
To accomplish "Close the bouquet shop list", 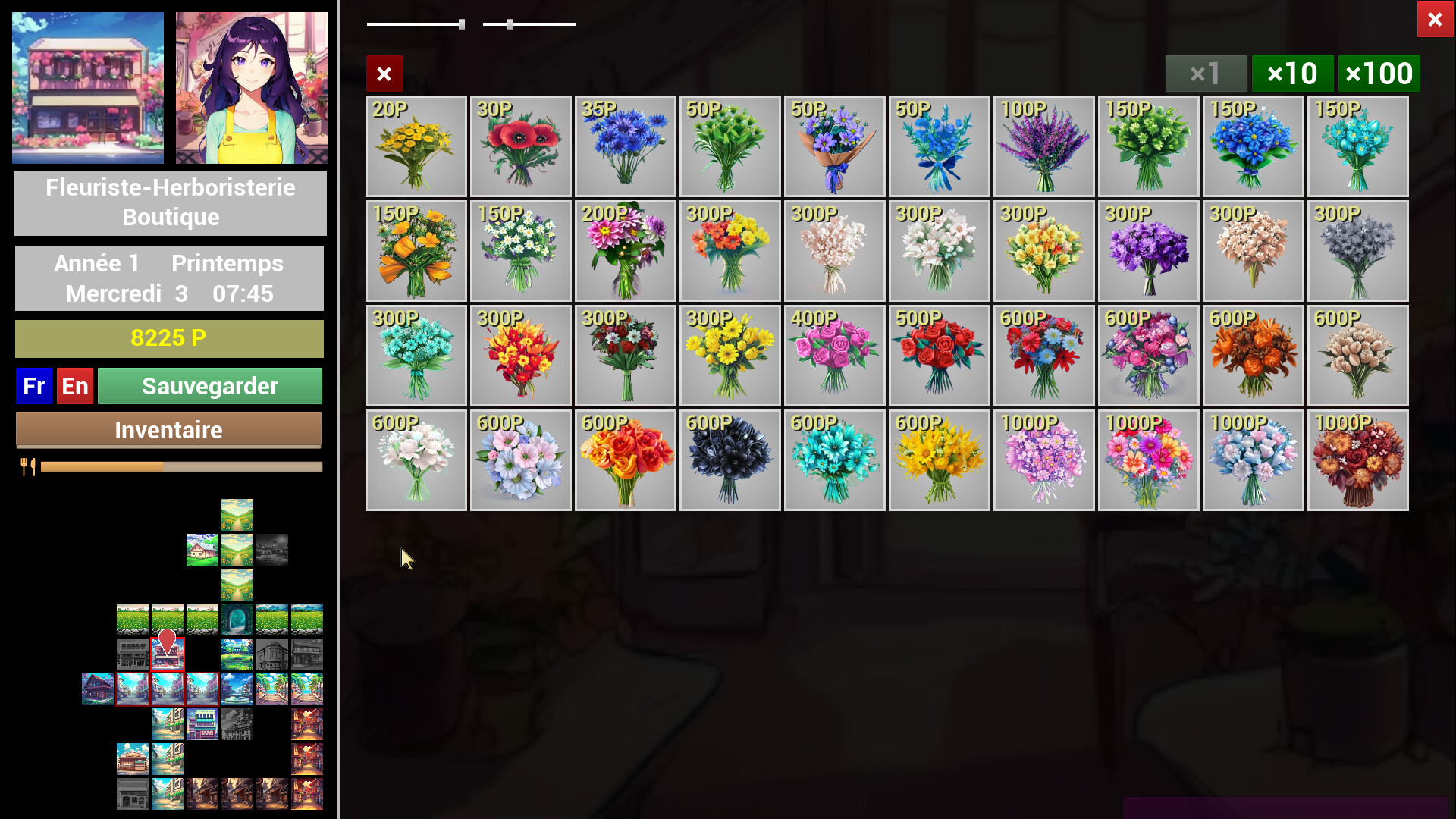I will pos(384,74).
